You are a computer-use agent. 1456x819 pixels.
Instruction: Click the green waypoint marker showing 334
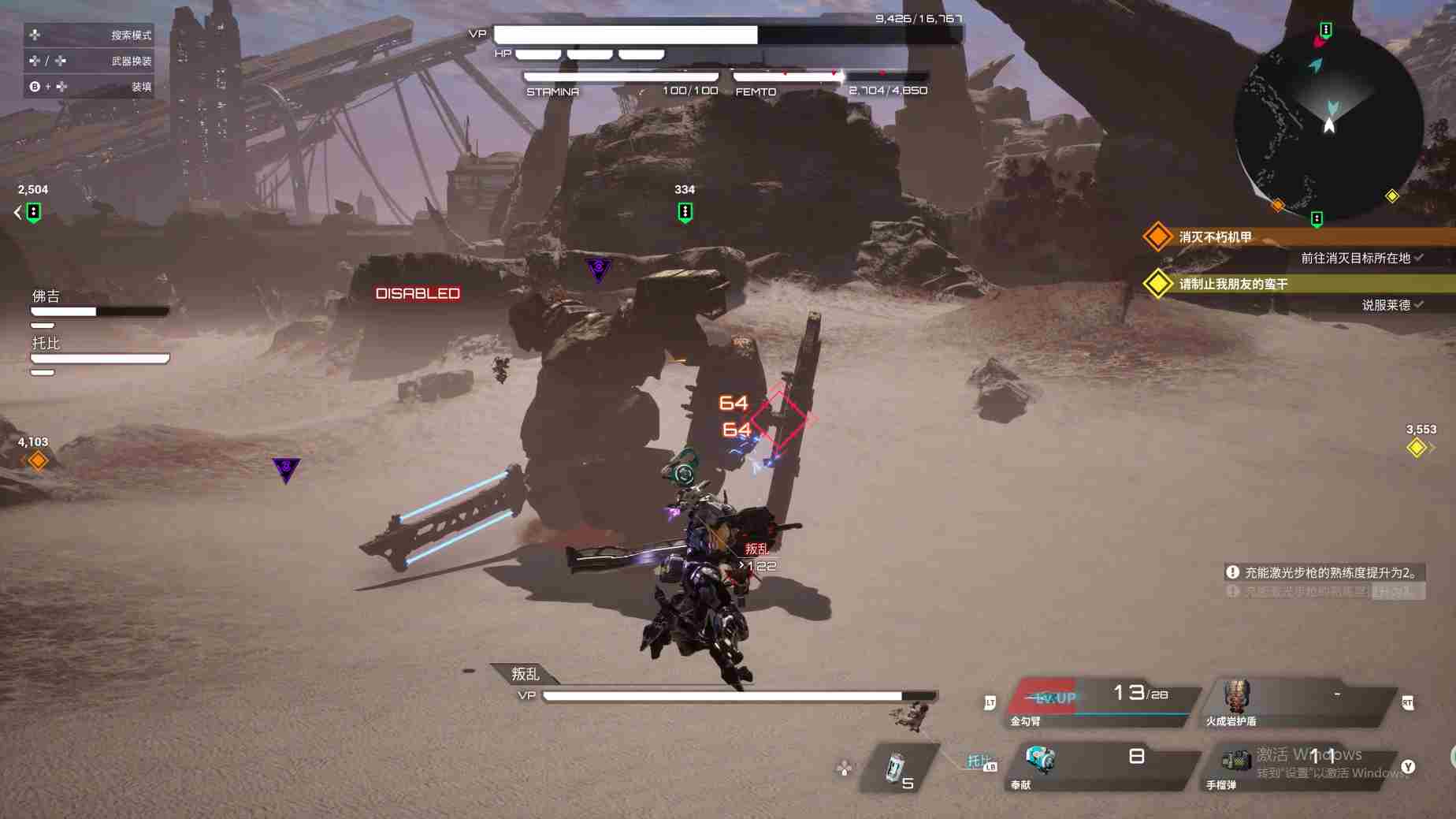[685, 211]
